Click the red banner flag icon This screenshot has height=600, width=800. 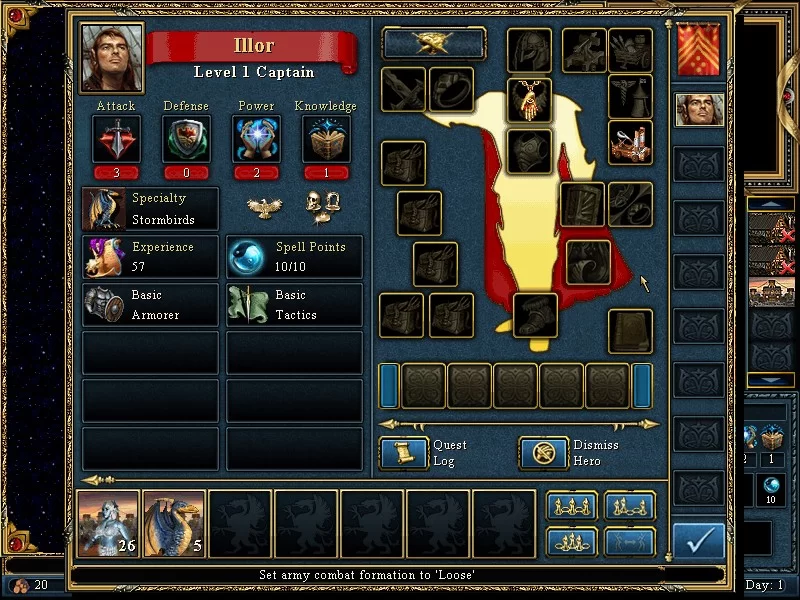click(x=699, y=50)
